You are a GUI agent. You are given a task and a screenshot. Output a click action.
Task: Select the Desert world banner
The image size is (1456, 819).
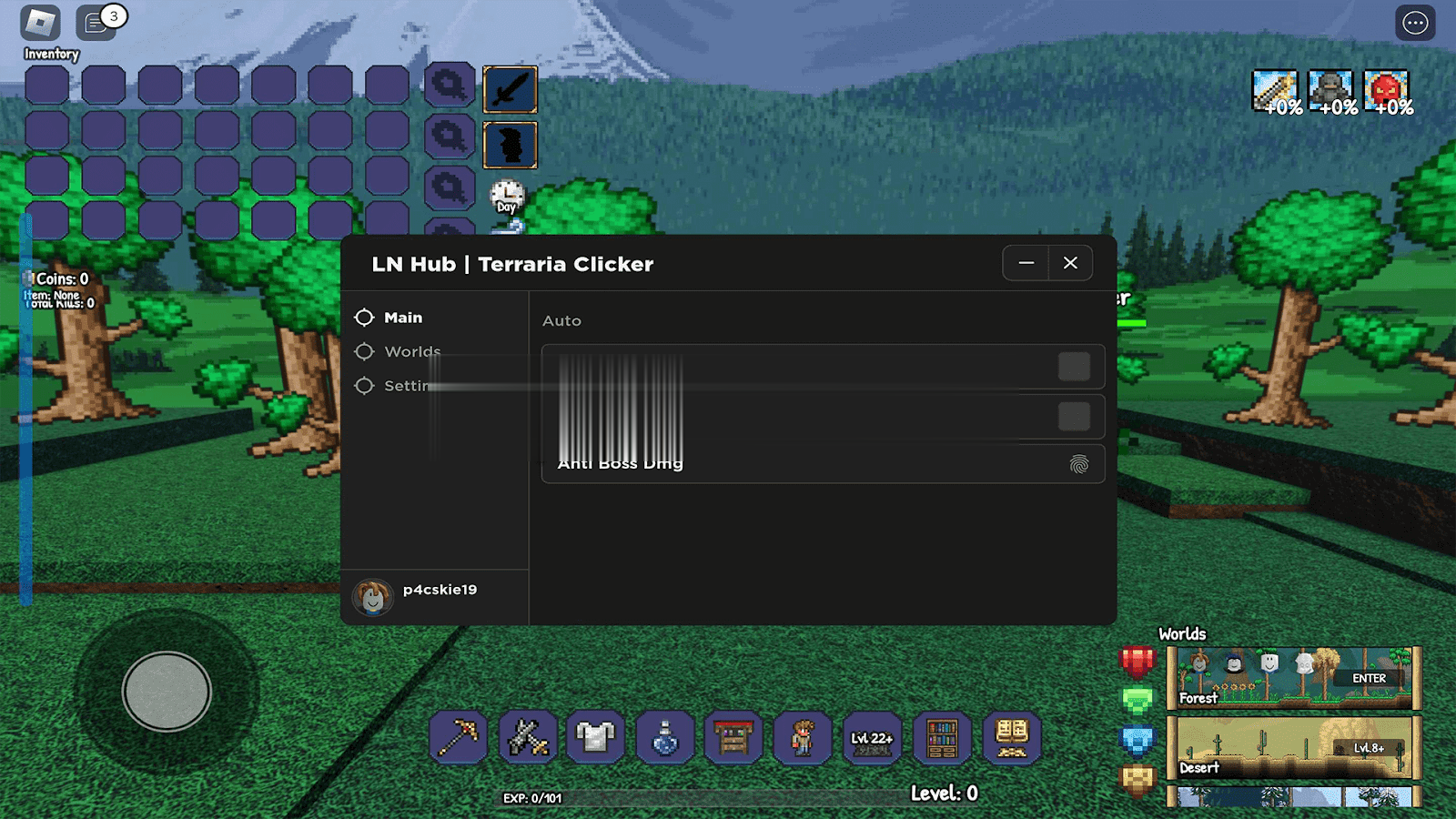(1292, 748)
